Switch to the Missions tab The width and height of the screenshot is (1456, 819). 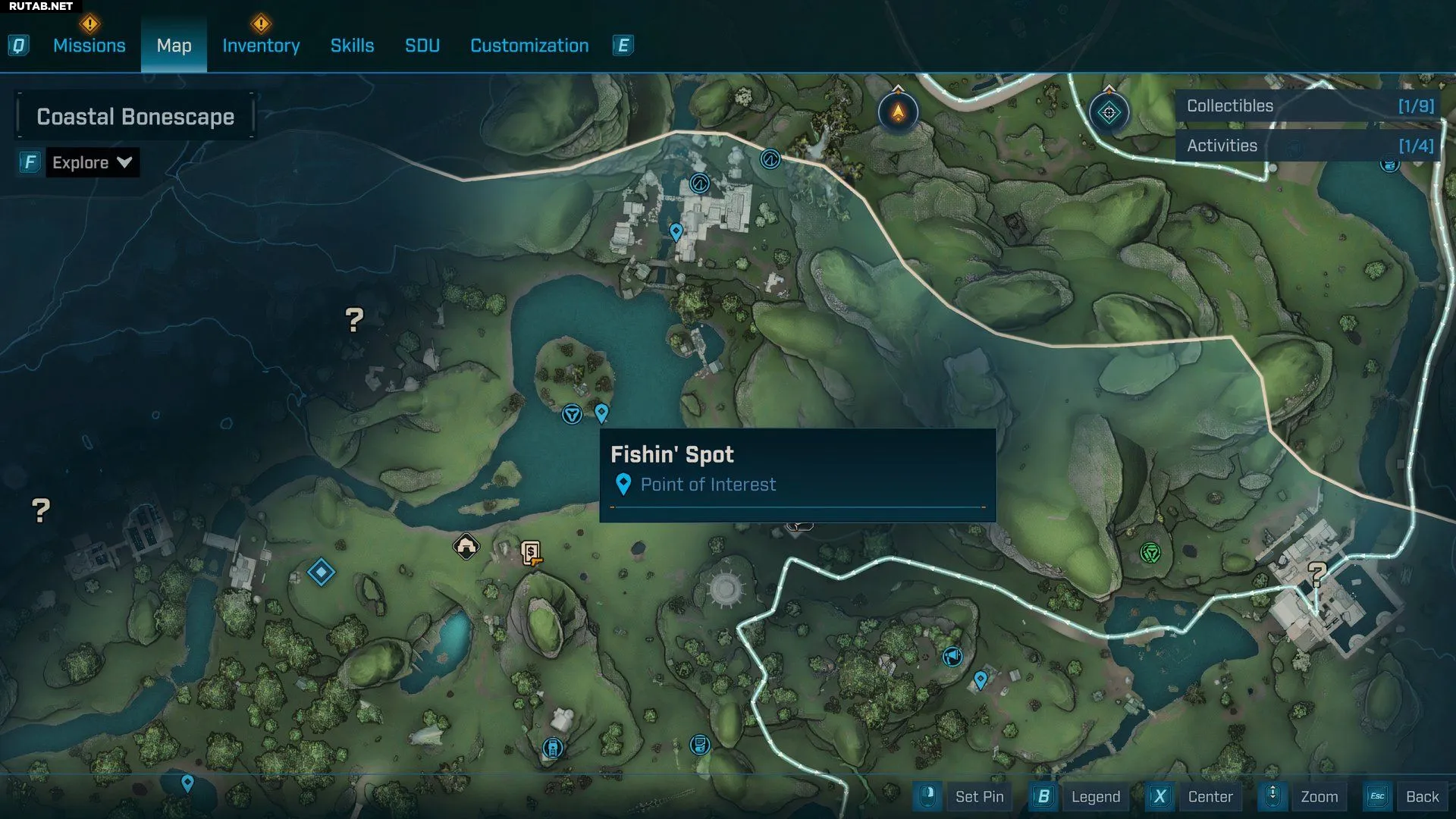(89, 45)
